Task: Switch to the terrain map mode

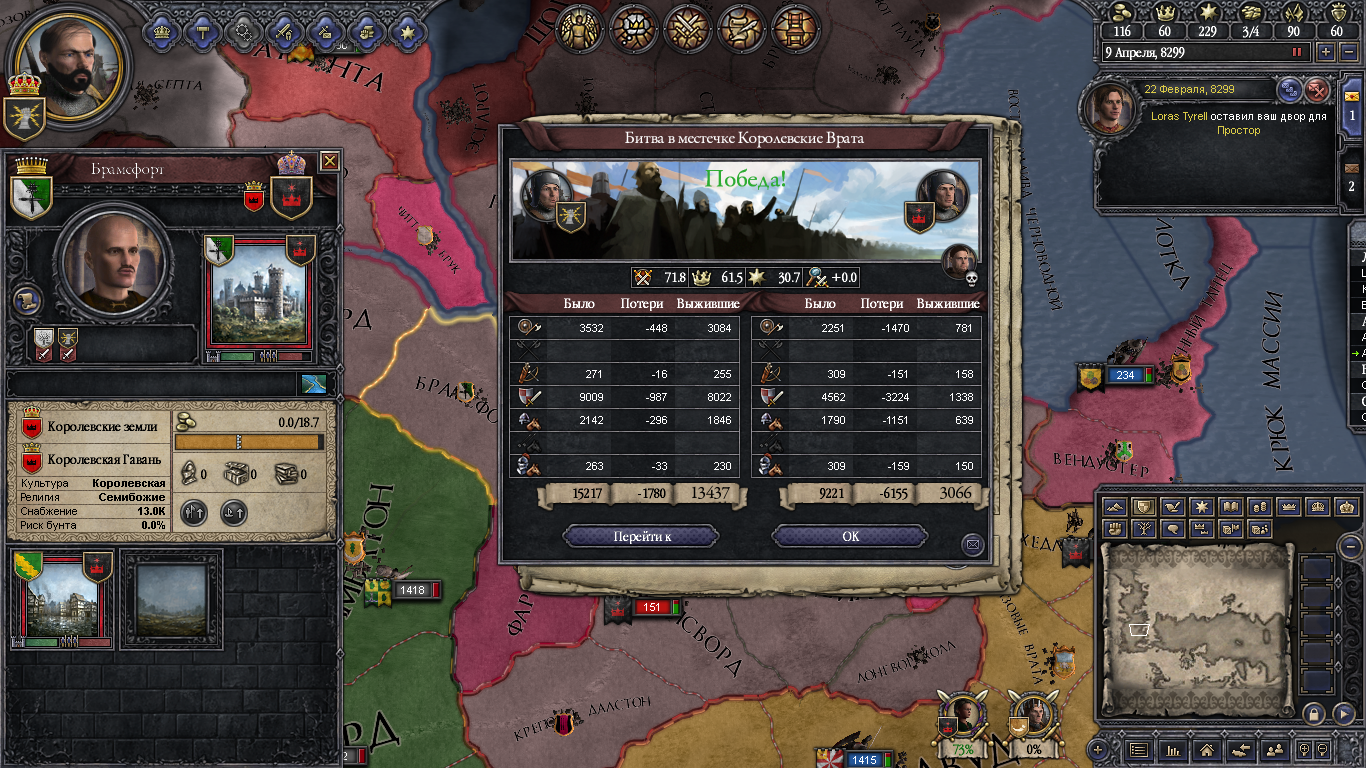Action: tap(1115, 507)
